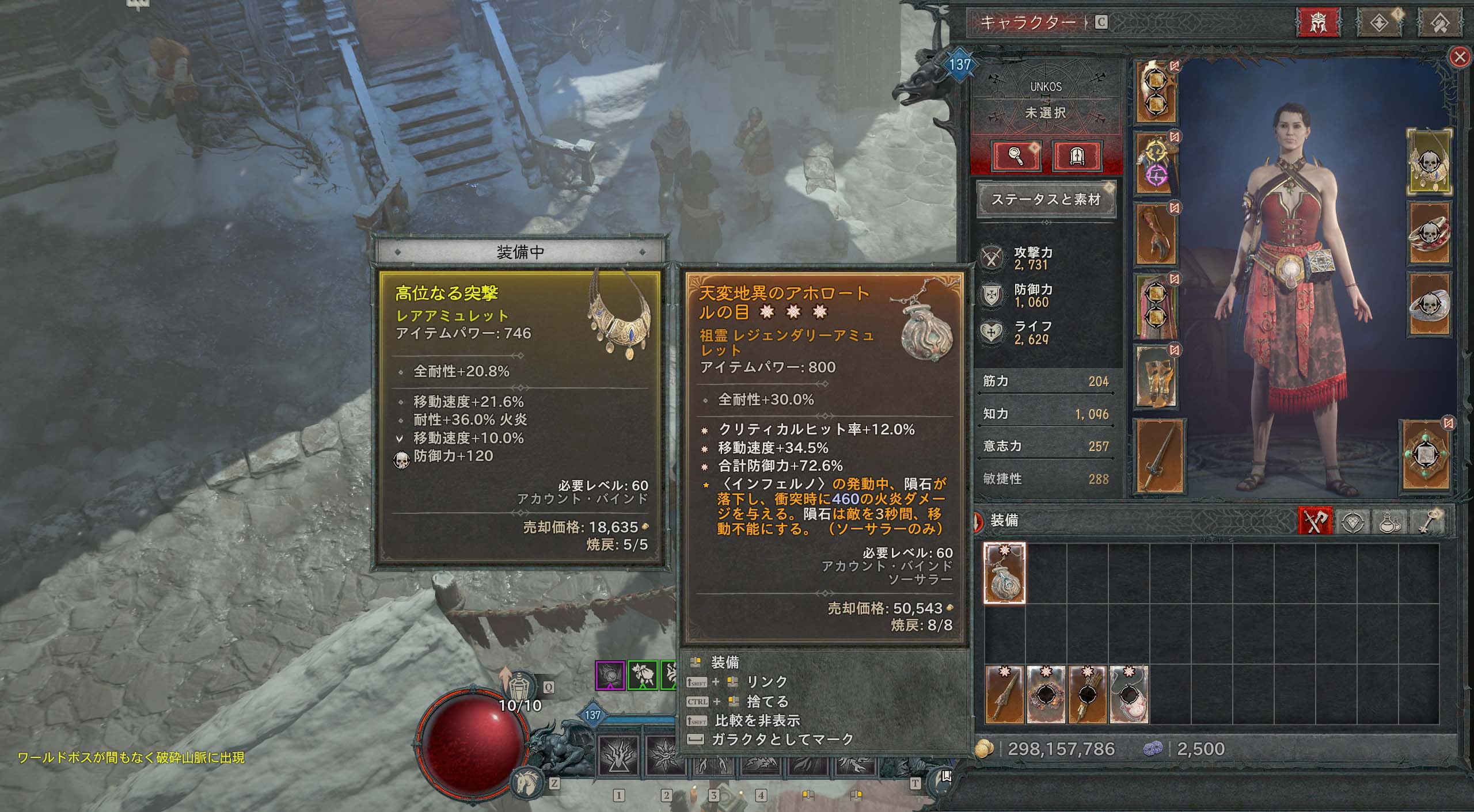This screenshot has width=1474, height=812.
Task: Switch to the gem socketables inventory tab
Action: click(1354, 521)
